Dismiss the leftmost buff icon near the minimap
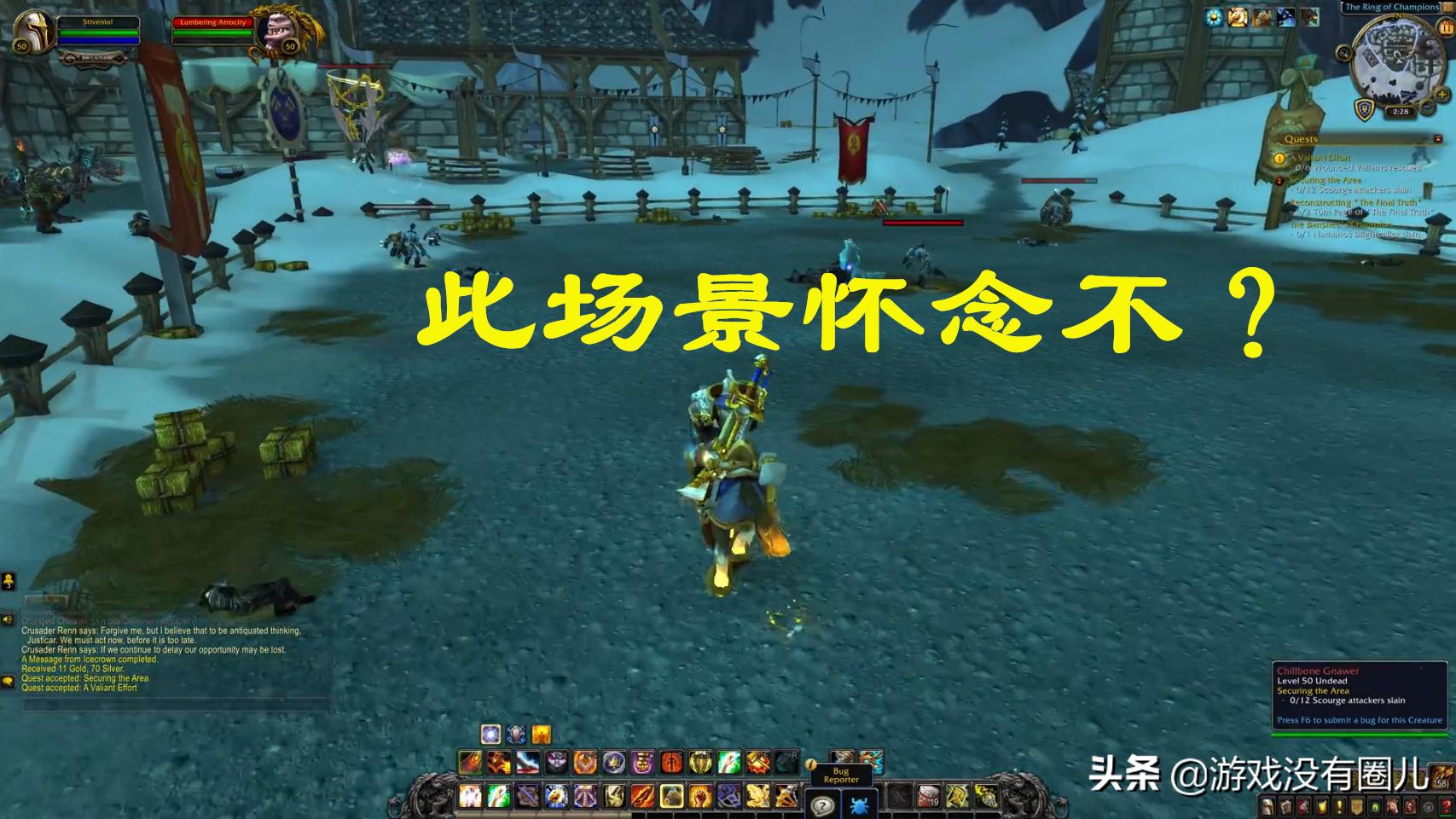 pyautogui.click(x=1213, y=18)
